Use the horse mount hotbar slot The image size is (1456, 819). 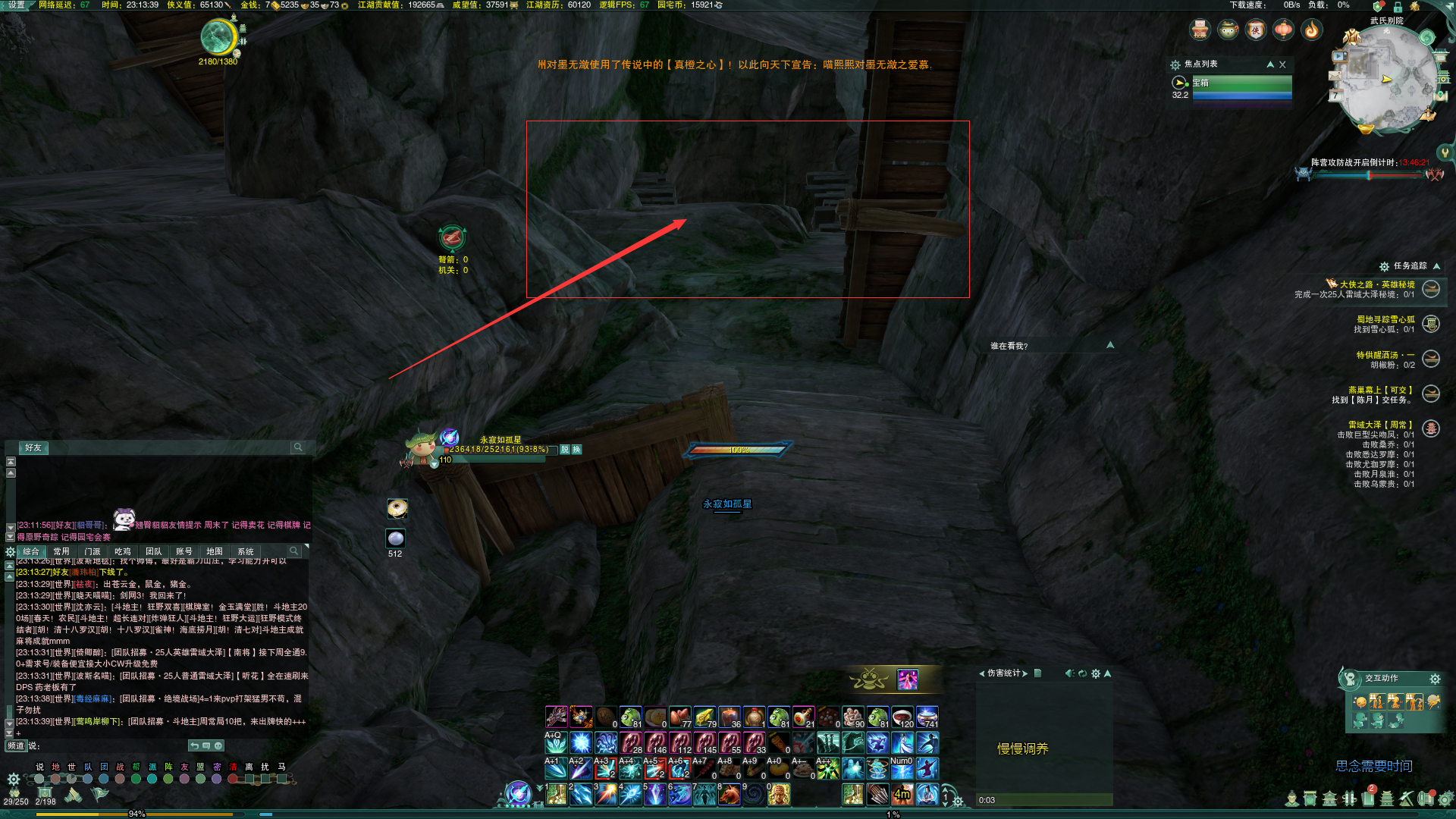730,794
